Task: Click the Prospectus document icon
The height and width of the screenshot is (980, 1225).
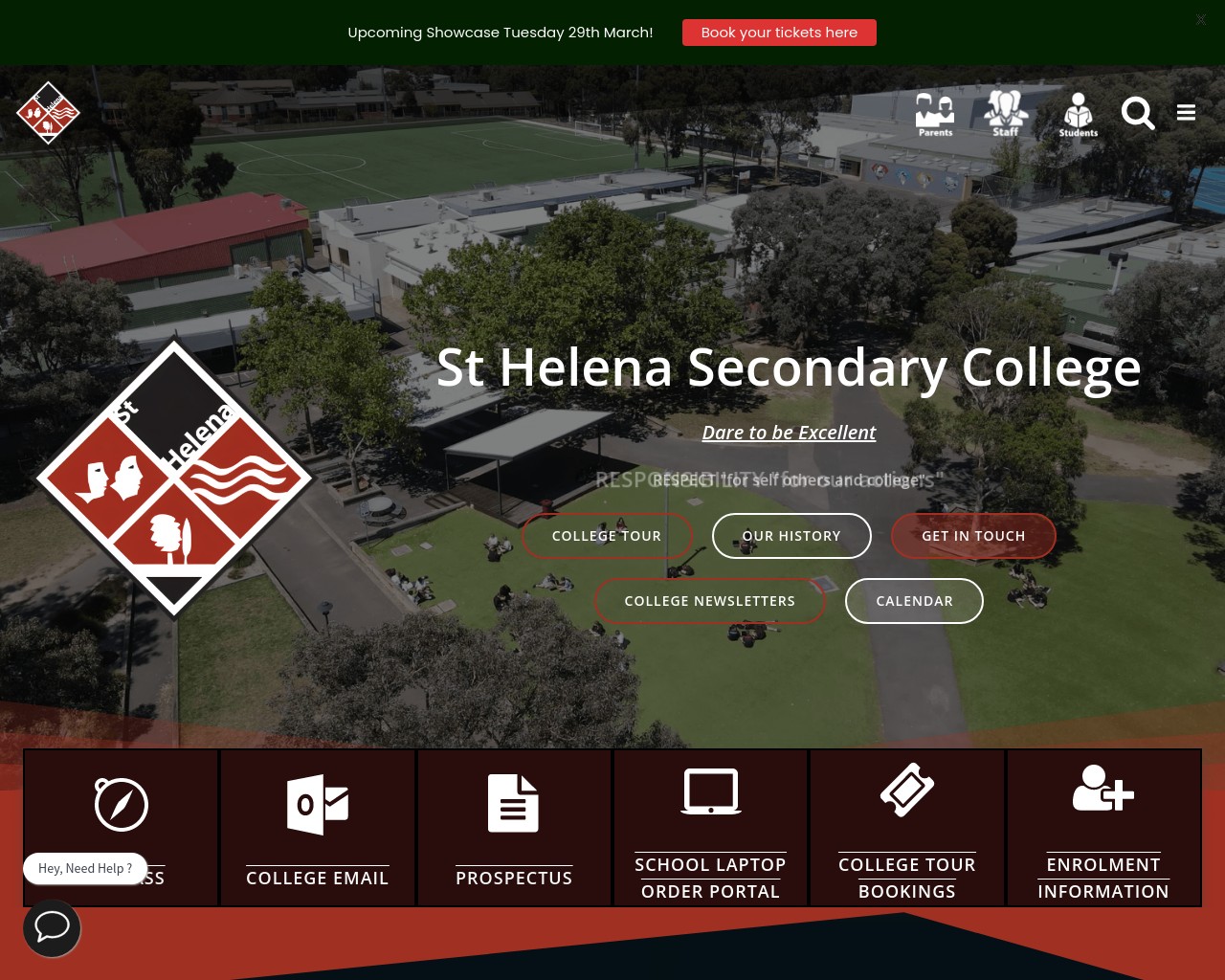Action: pyautogui.click(x=514, y=803)
